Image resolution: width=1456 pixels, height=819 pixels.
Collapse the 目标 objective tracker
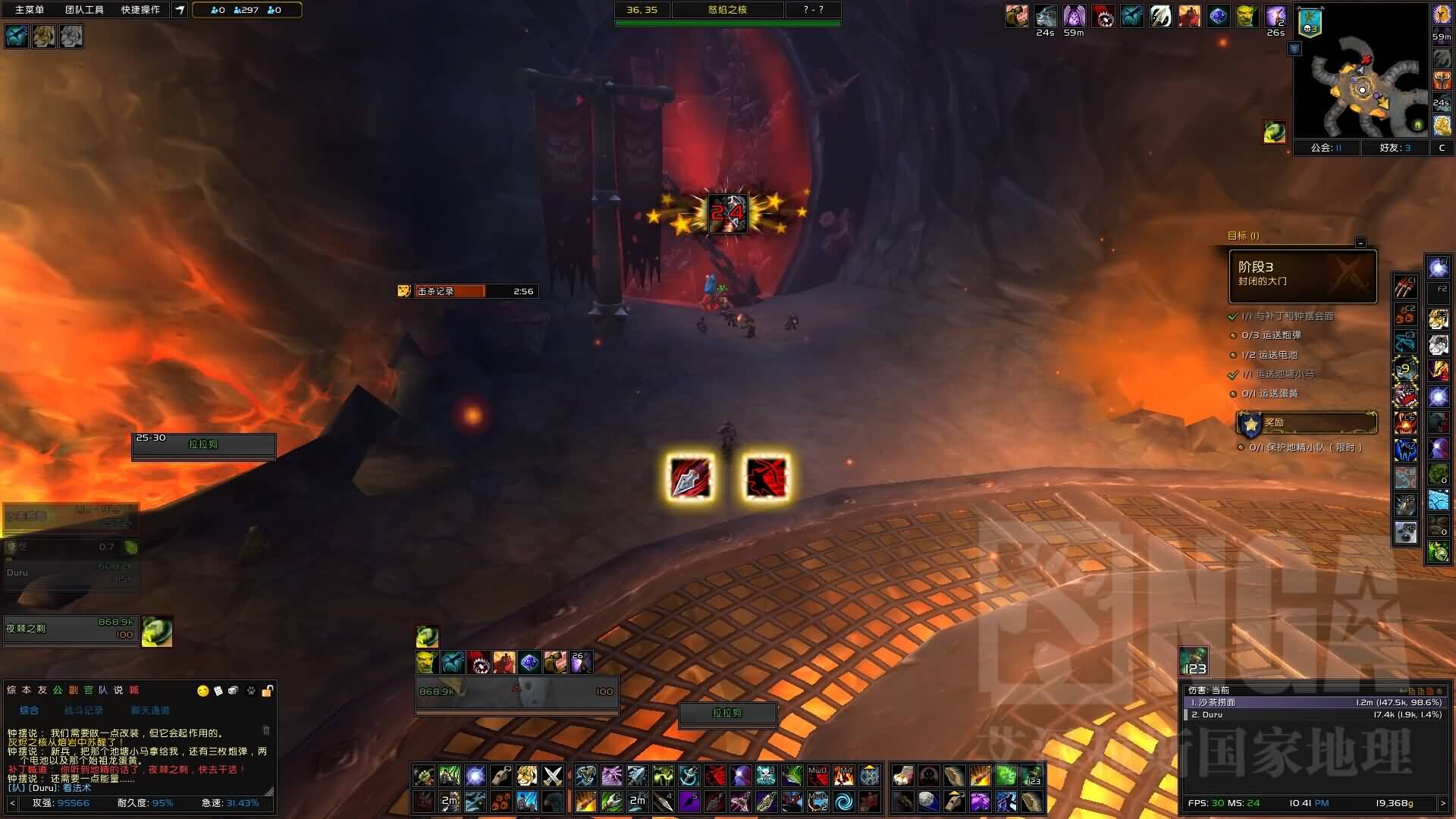pos(1360,243)
